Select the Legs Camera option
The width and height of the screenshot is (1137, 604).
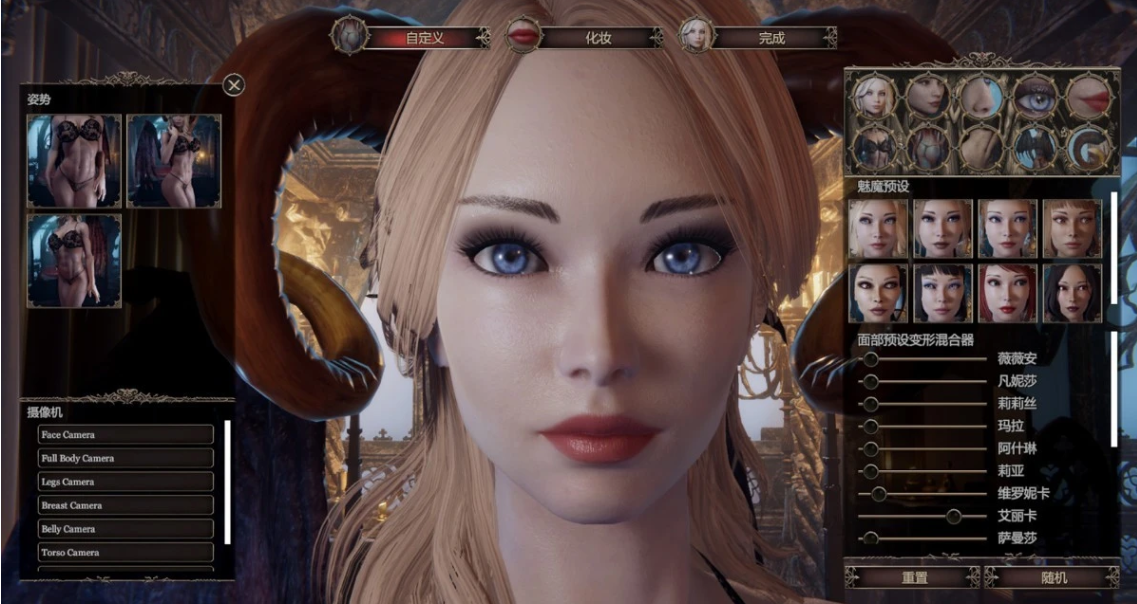pos(126,482)
